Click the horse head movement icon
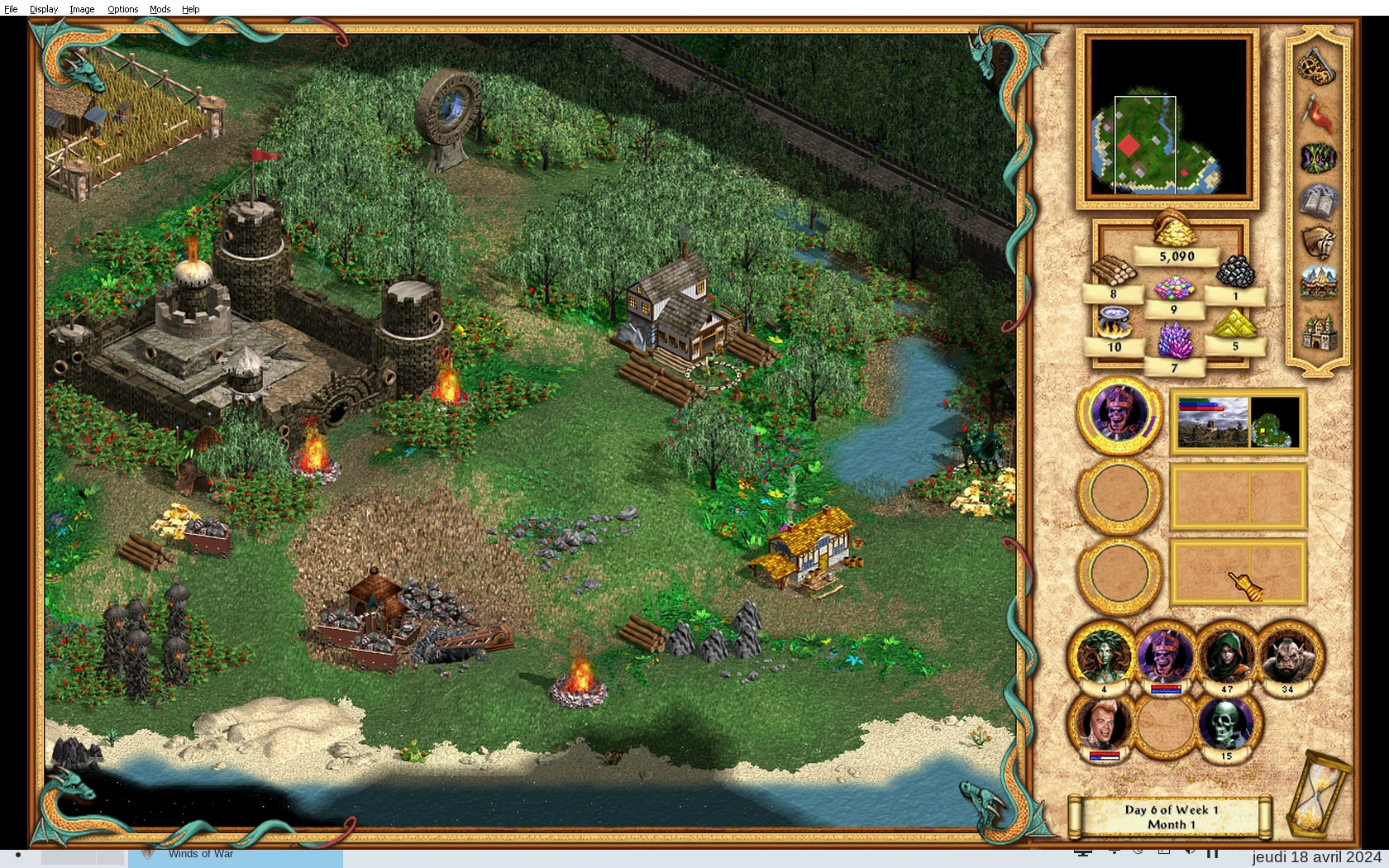1389x868 pixels. pos(1318,243)
